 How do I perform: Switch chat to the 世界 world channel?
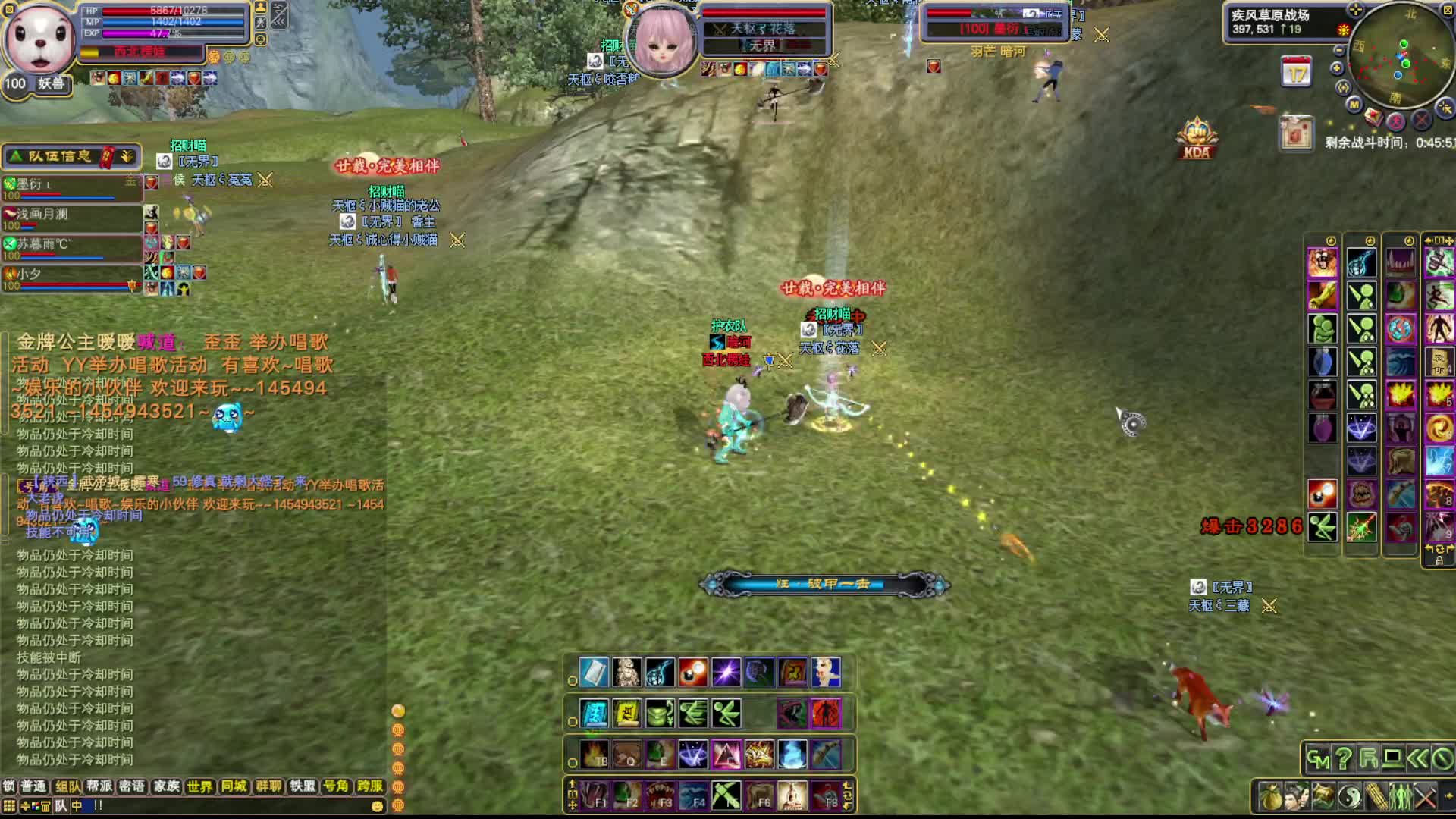tap(199, 786)
